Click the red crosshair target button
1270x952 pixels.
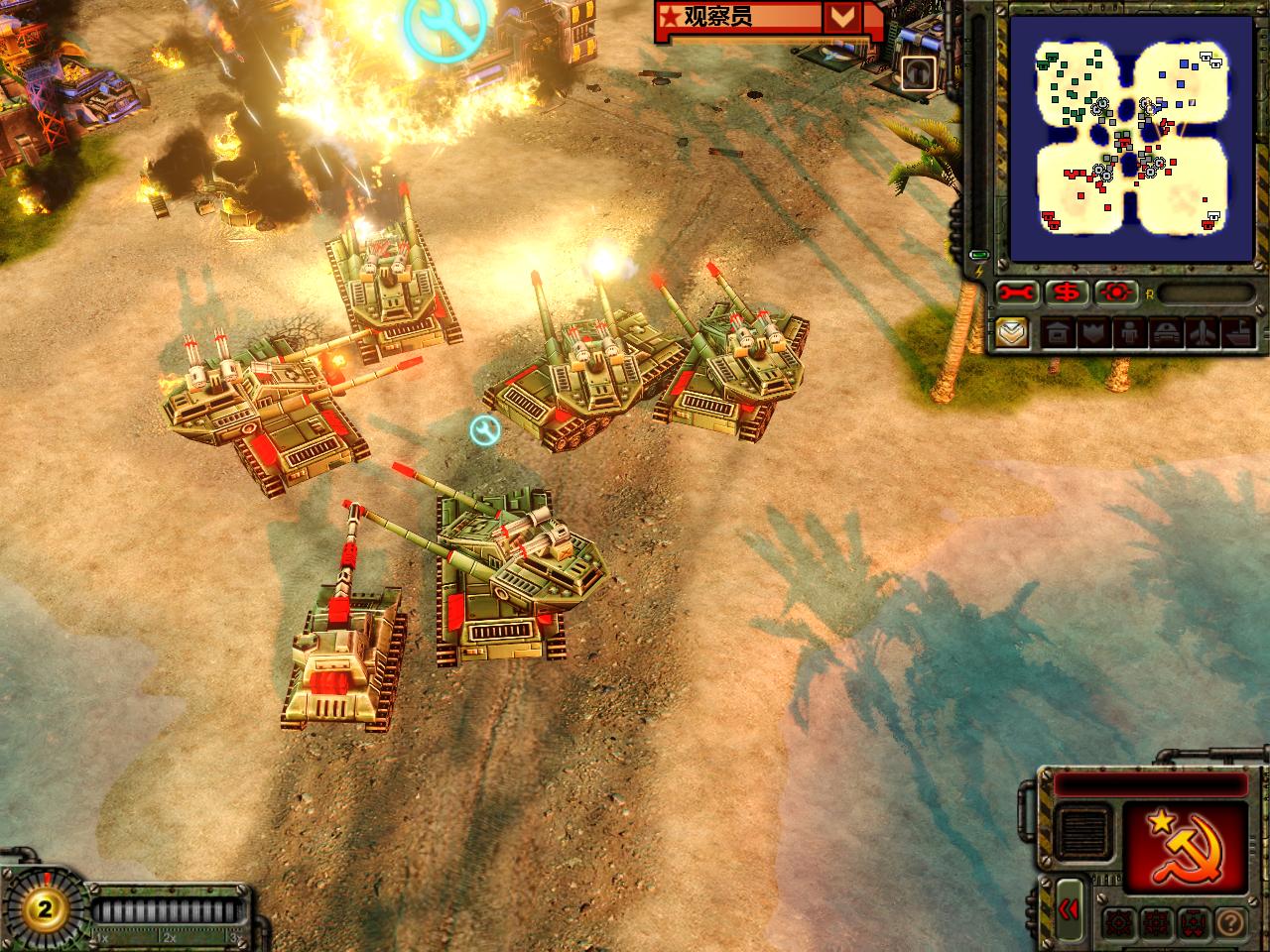coord(1117,294)
